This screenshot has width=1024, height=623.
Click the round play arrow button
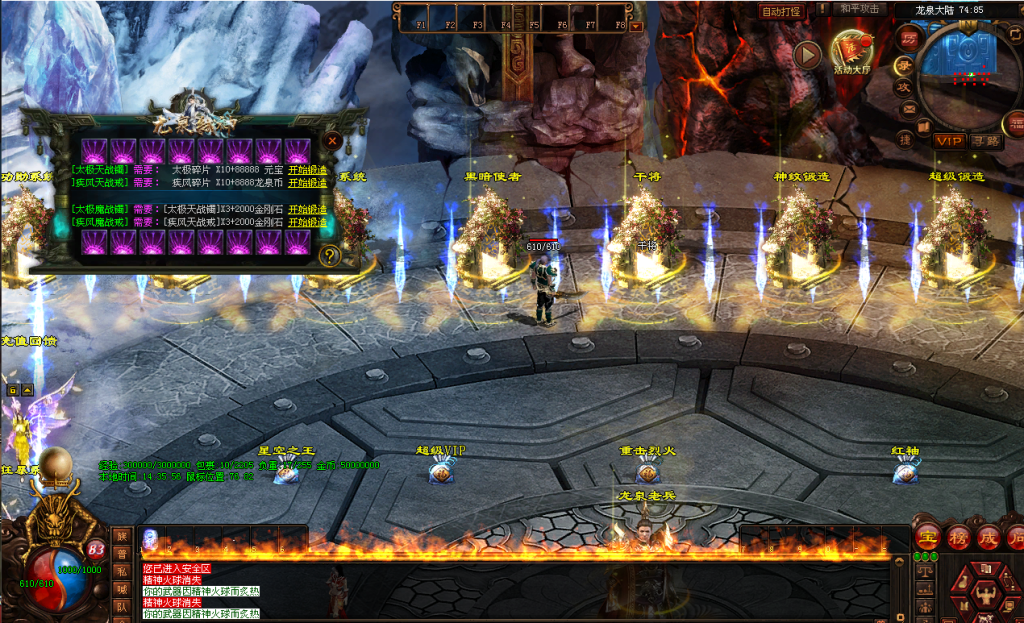pyautogui.click(x=807, y=55)
